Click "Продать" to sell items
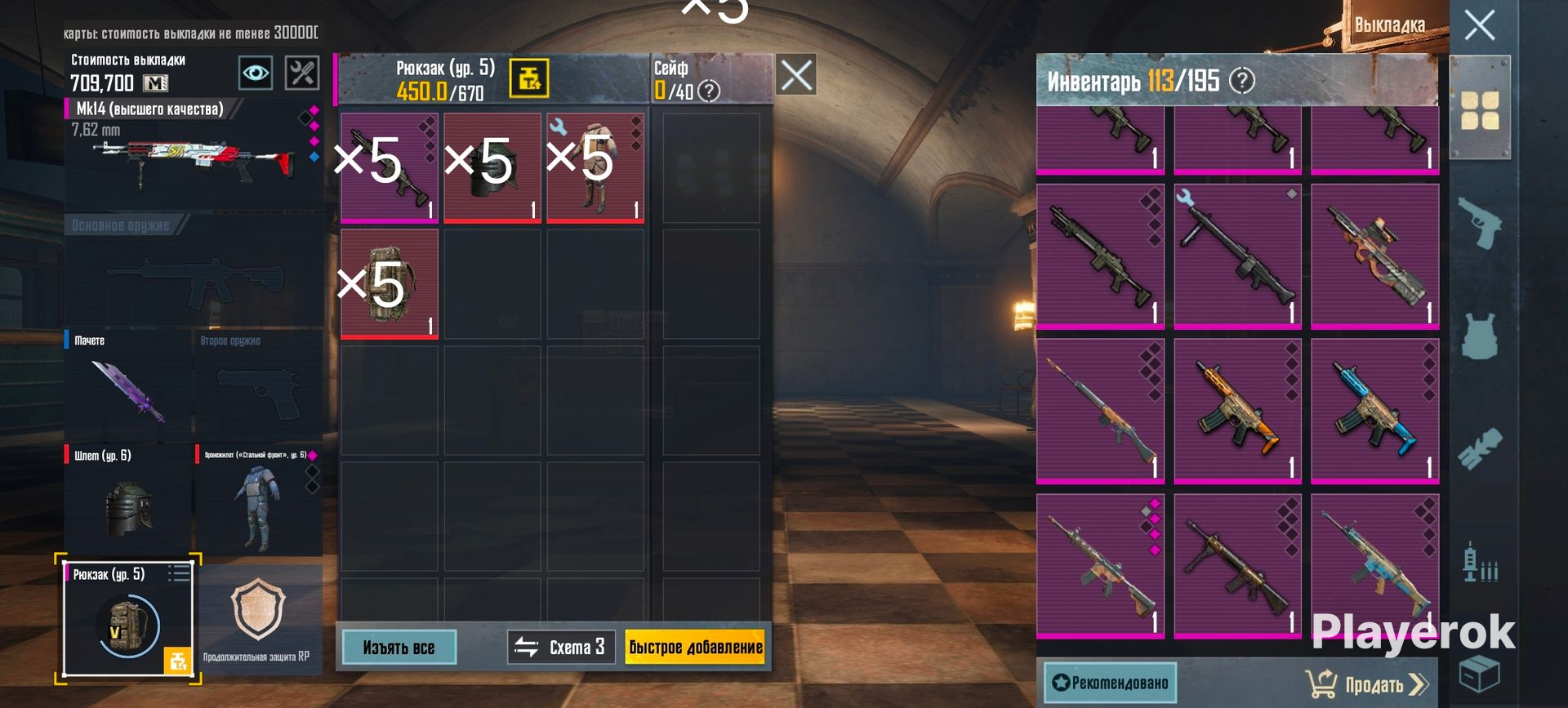The image size is (1568, 708). 1366,684
